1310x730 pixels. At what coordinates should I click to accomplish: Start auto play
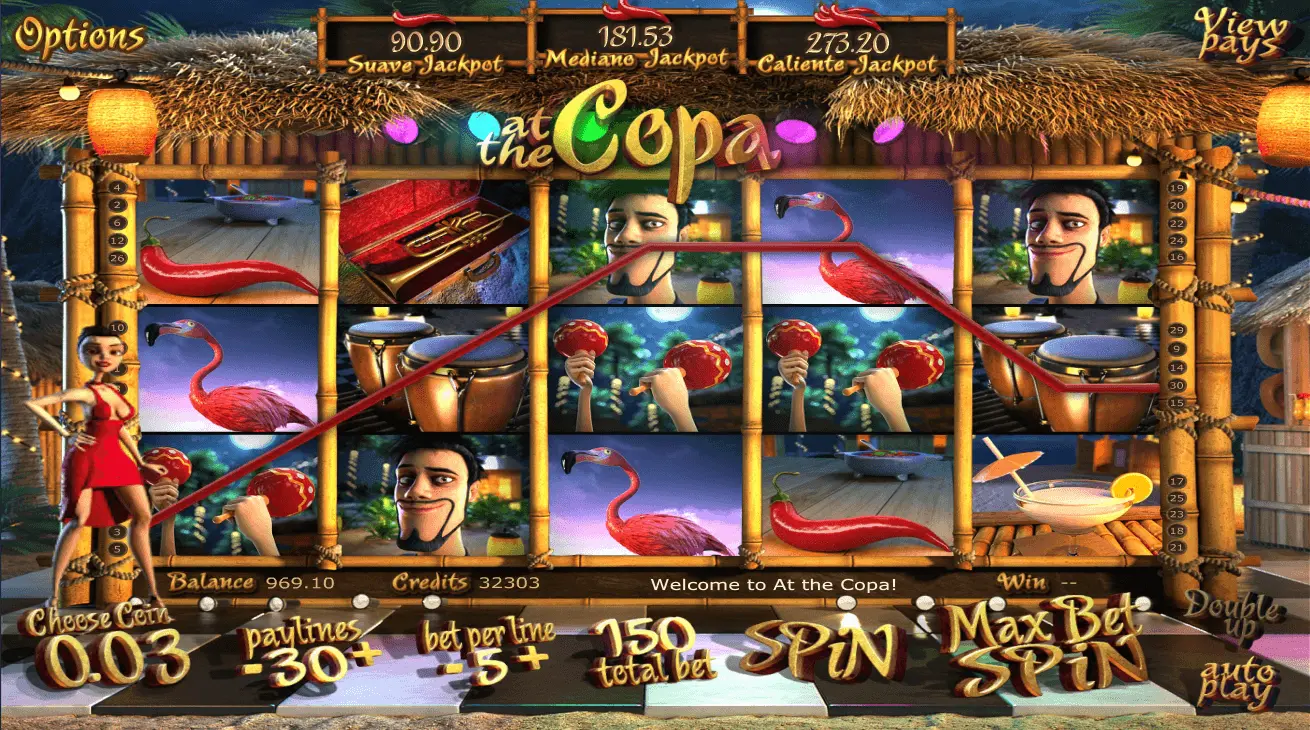coord(1238,683)
